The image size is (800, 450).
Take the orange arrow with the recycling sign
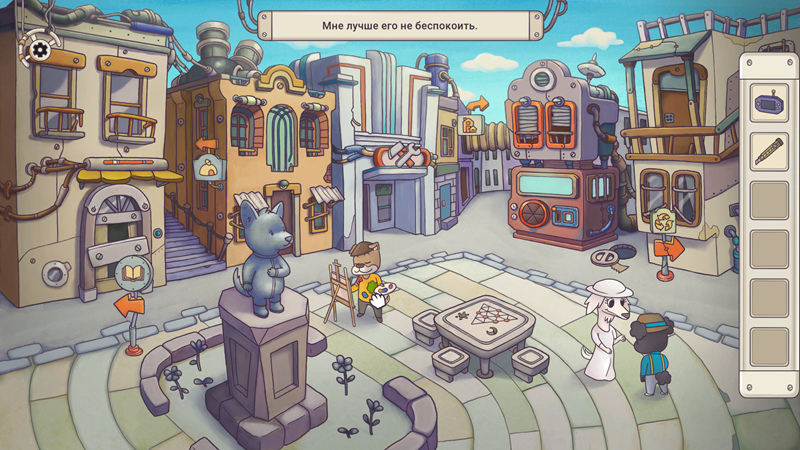click(668, 246)
